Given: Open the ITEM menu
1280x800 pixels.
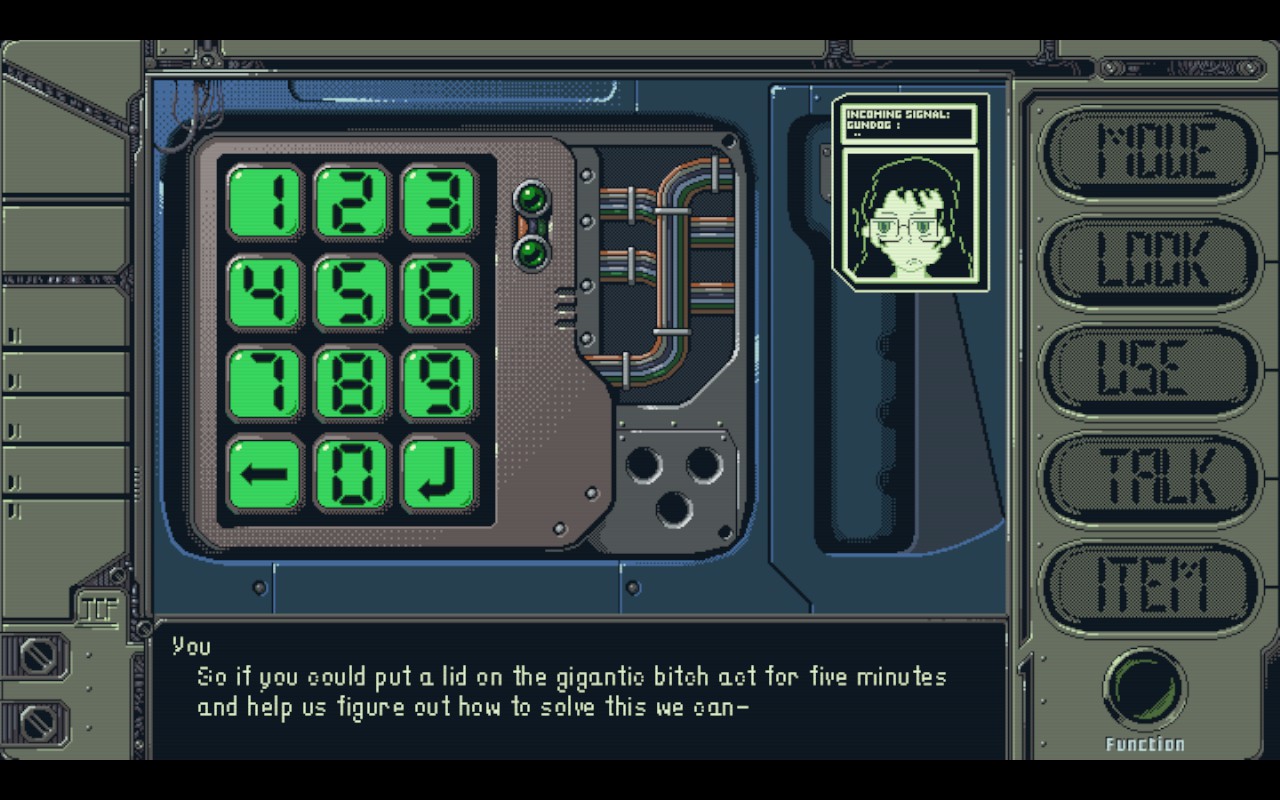Looking at the screenshot, I should tap(1150, 585).
